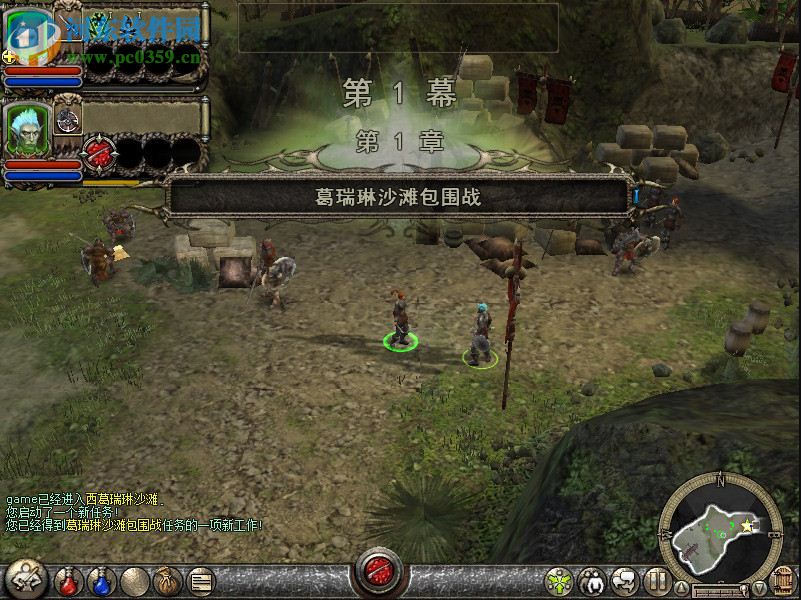Open the wooden door menu button

(x=784, y=580)
